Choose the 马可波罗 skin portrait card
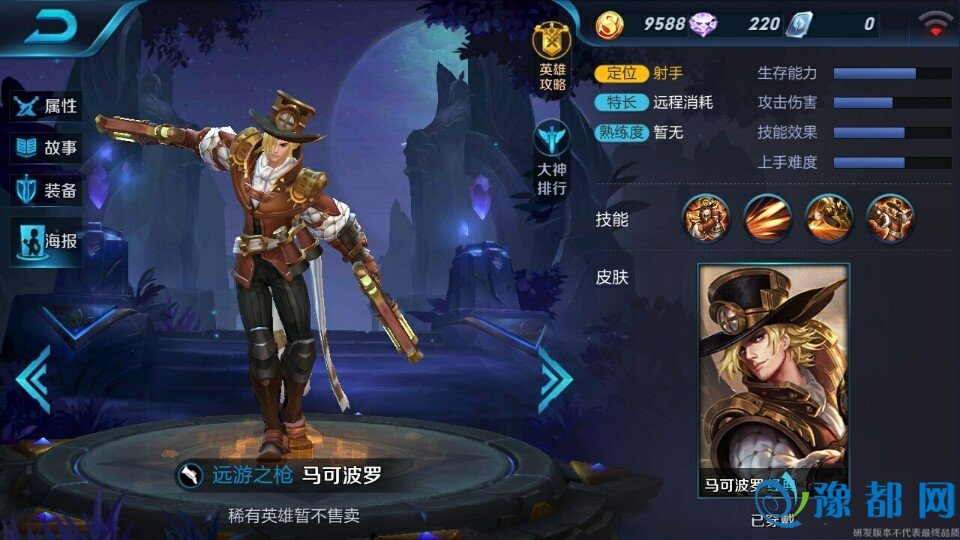Viewport: 960px width, 540px height. pyautogui.click(x=773, y=380)
